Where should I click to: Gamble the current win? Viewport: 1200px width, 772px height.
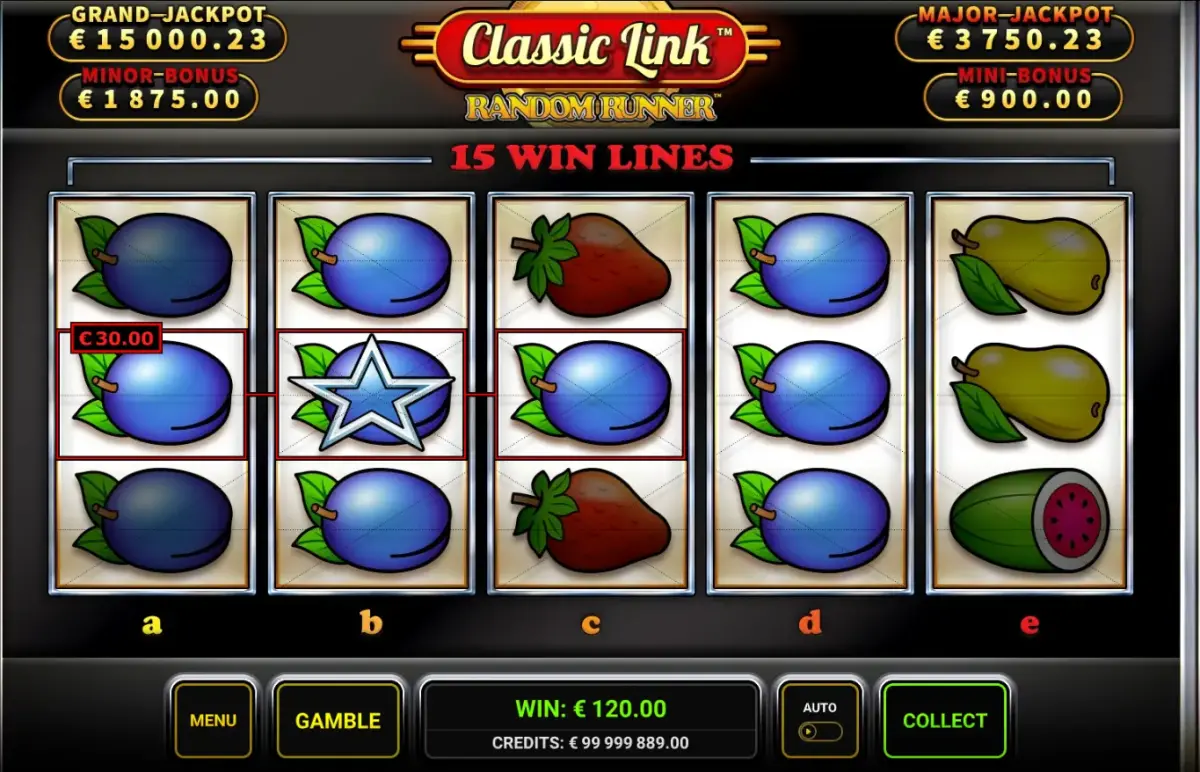[338, 720]
